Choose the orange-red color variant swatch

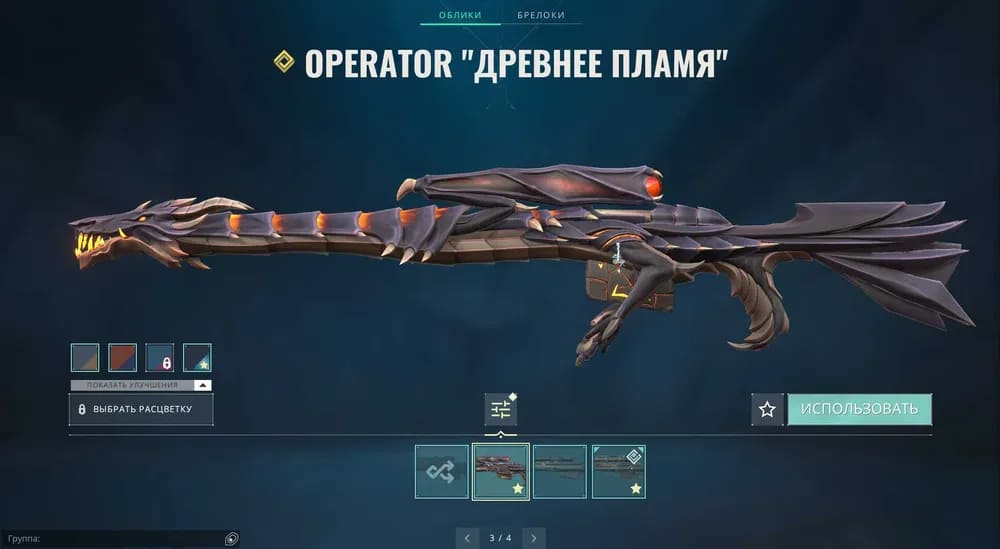(122, 358)
